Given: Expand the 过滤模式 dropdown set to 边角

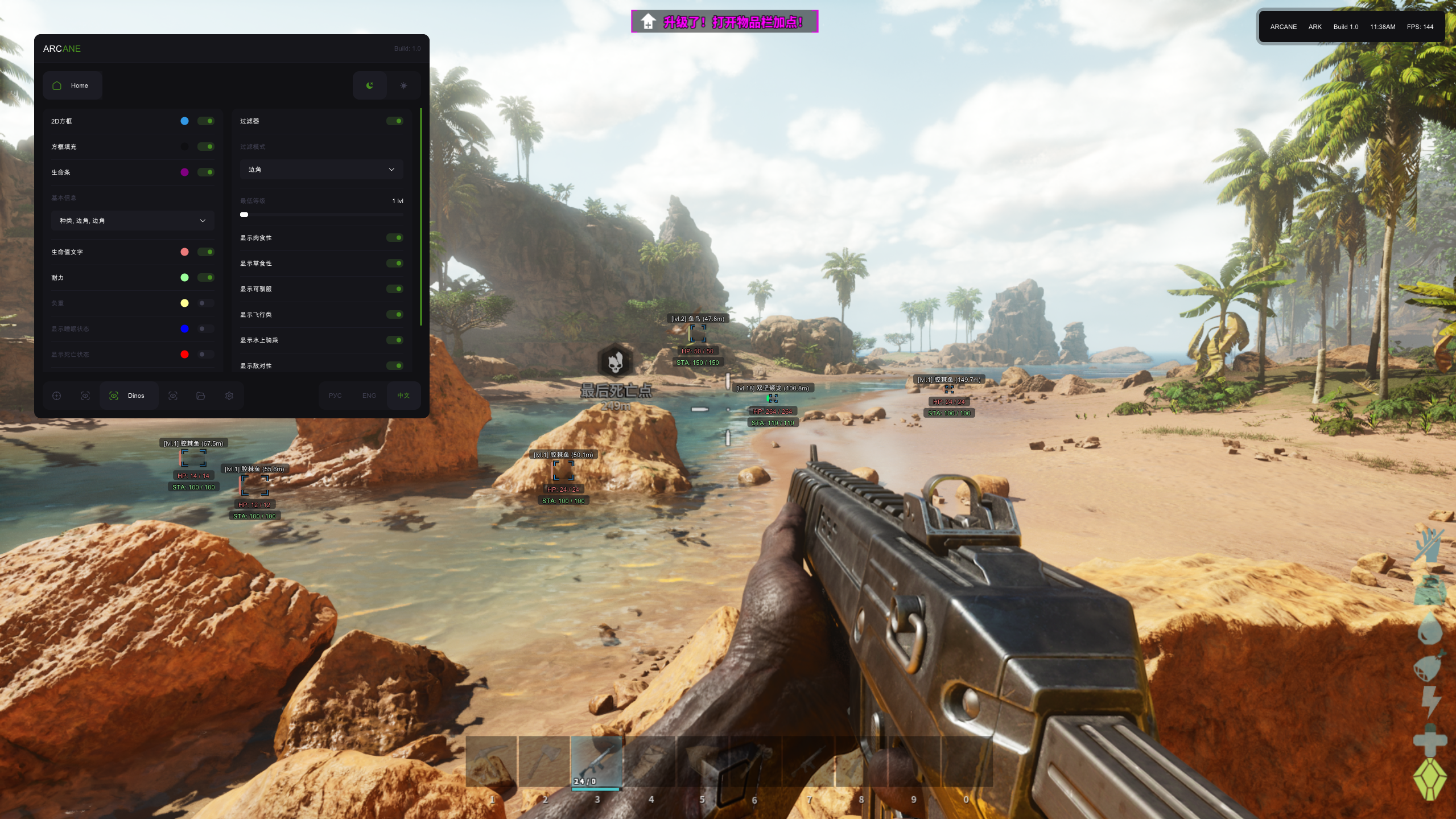Looking at the screenshot, I should [x=321, y=170].
